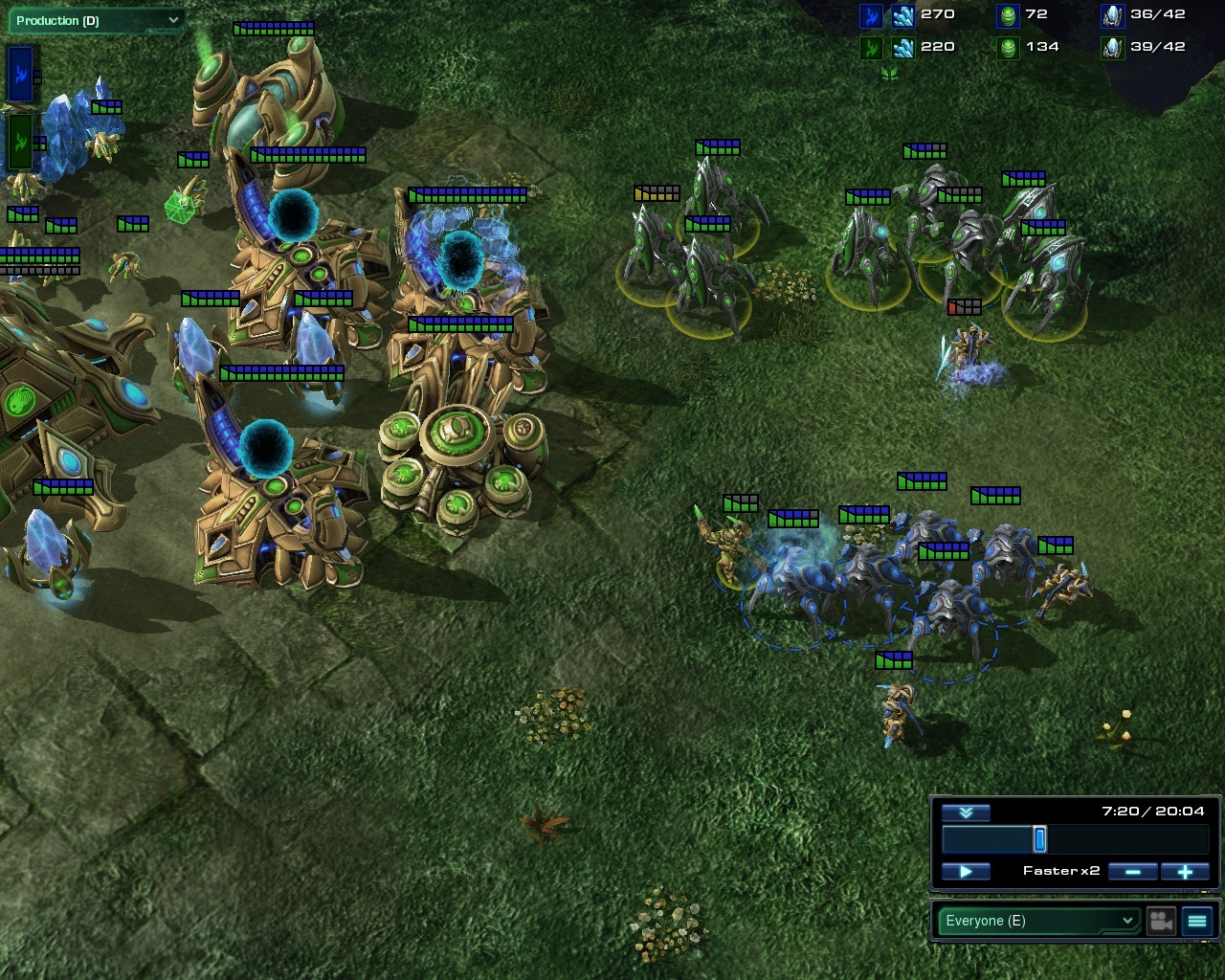Screen dimensions: 1225x980
Task: Collapse the replay control panel
Action: pyautogui.click(x=965, y=813)
